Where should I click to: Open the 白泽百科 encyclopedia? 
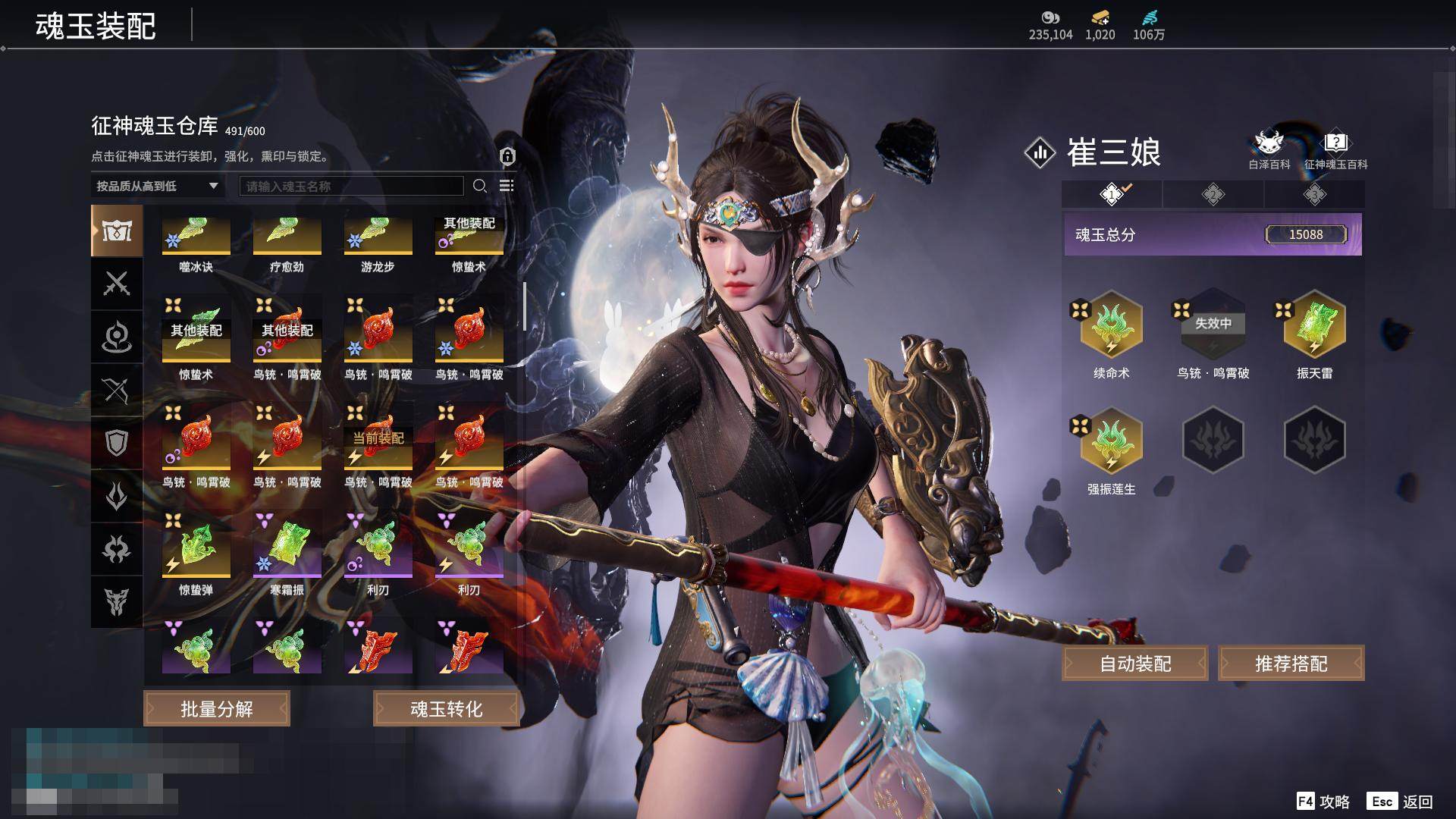(1269, 149)
